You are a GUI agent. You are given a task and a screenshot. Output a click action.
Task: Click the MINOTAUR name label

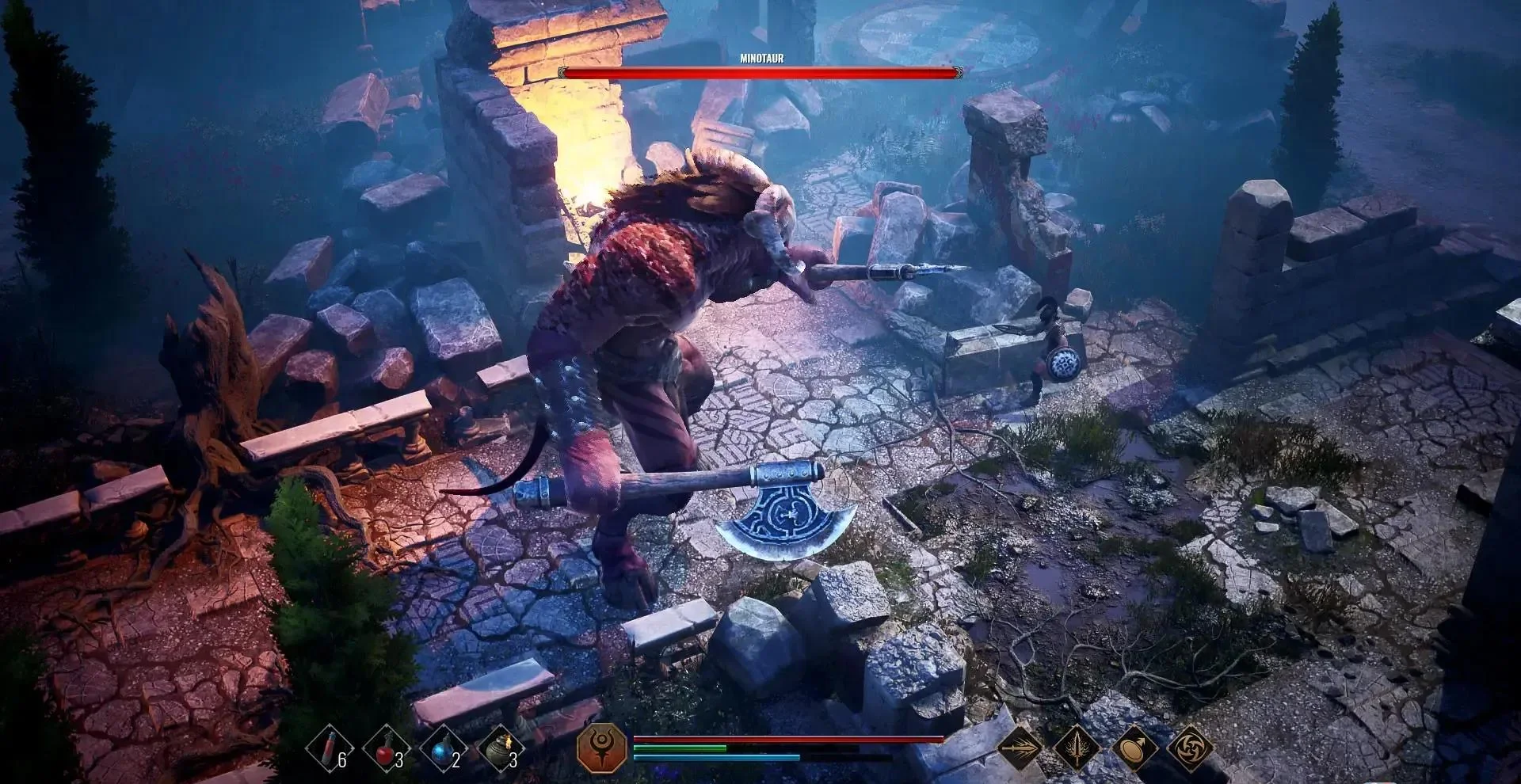(760, 57)
